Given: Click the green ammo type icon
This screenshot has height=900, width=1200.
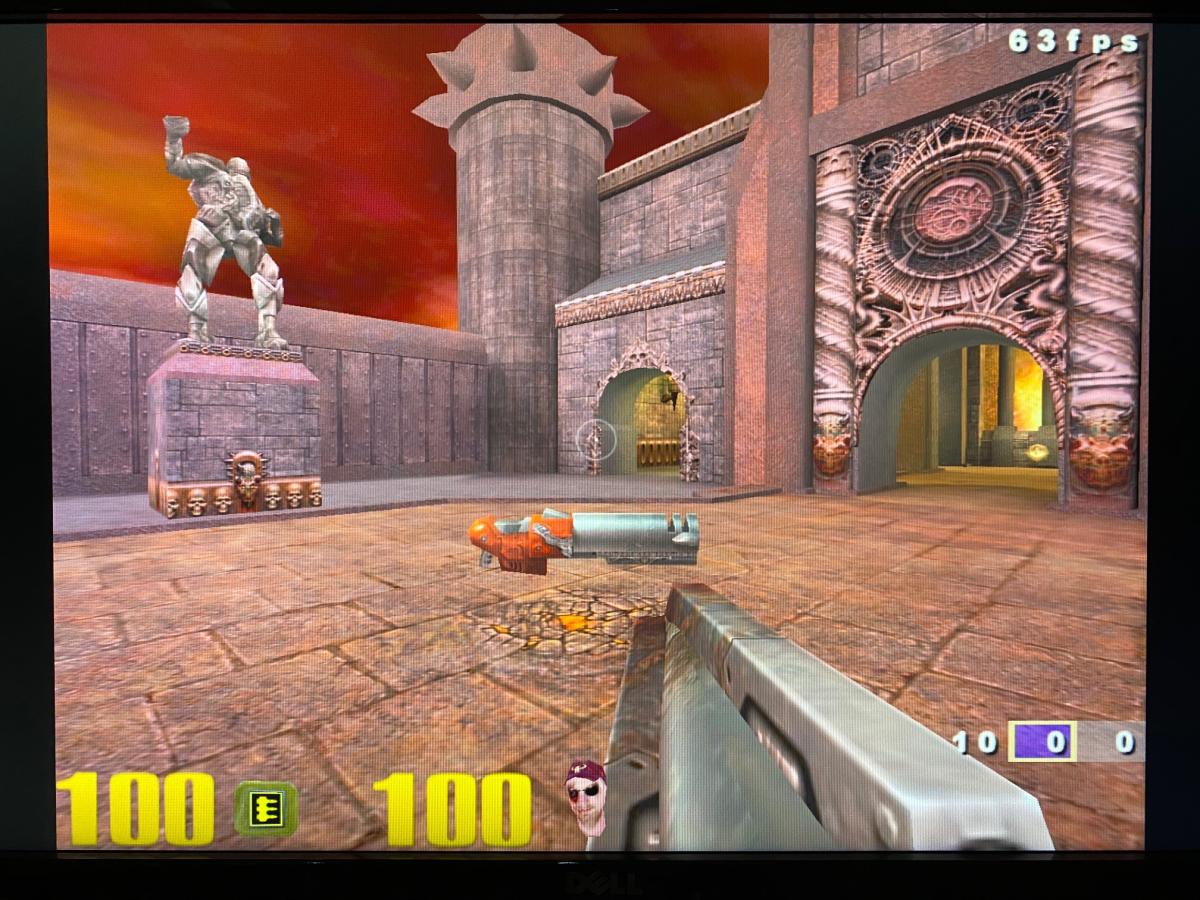Looking at the screenshot, I should click(266, 808).
